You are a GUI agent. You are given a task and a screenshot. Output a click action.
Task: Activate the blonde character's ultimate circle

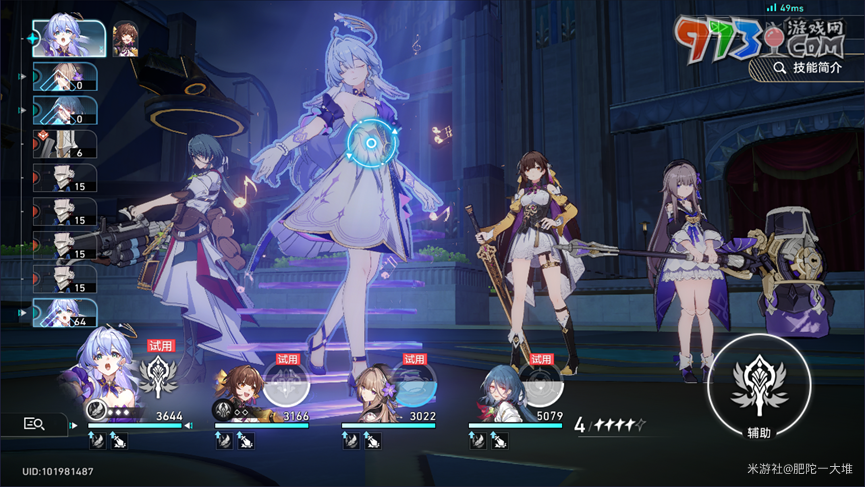[x=413, y=381]
